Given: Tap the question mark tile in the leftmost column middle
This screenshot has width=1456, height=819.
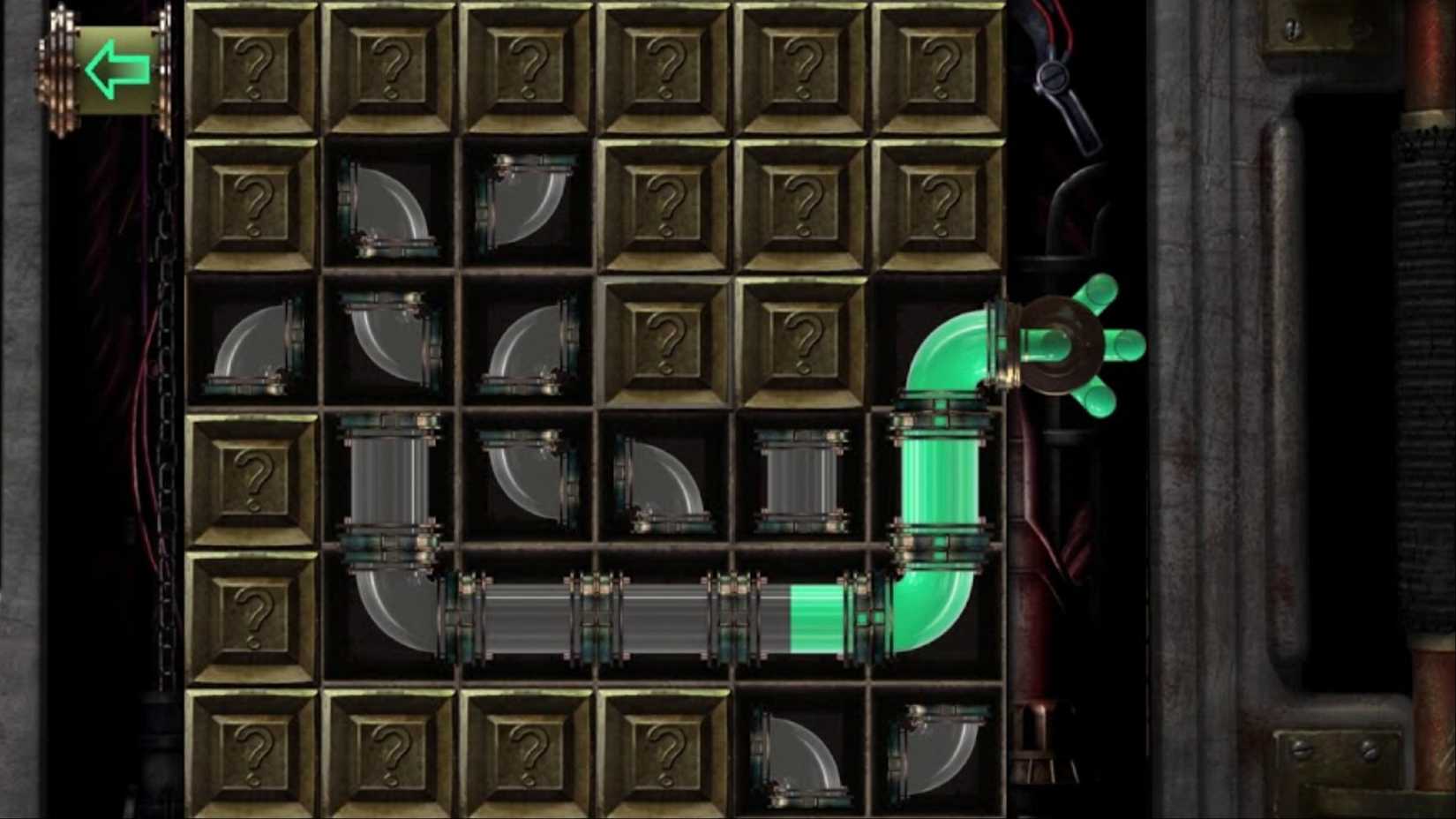Looking at the screenshot, I should 256,481.
